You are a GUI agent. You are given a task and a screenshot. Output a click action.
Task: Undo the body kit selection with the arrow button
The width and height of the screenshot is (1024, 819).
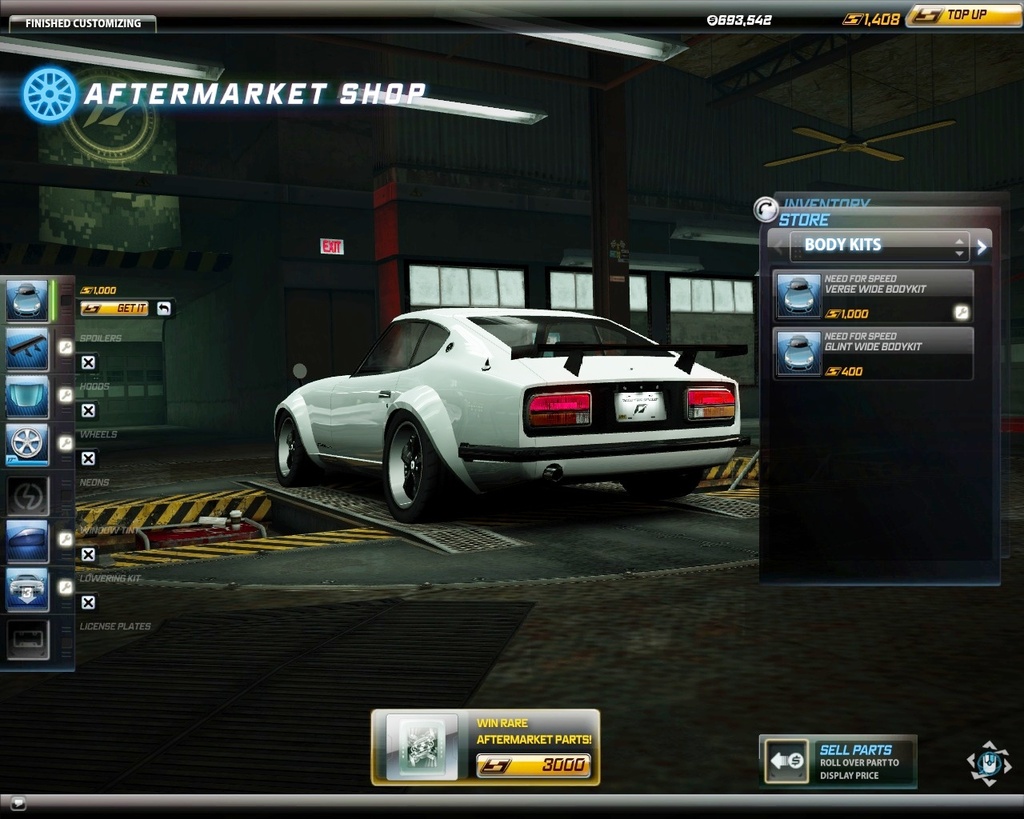(x=164, y=309)
